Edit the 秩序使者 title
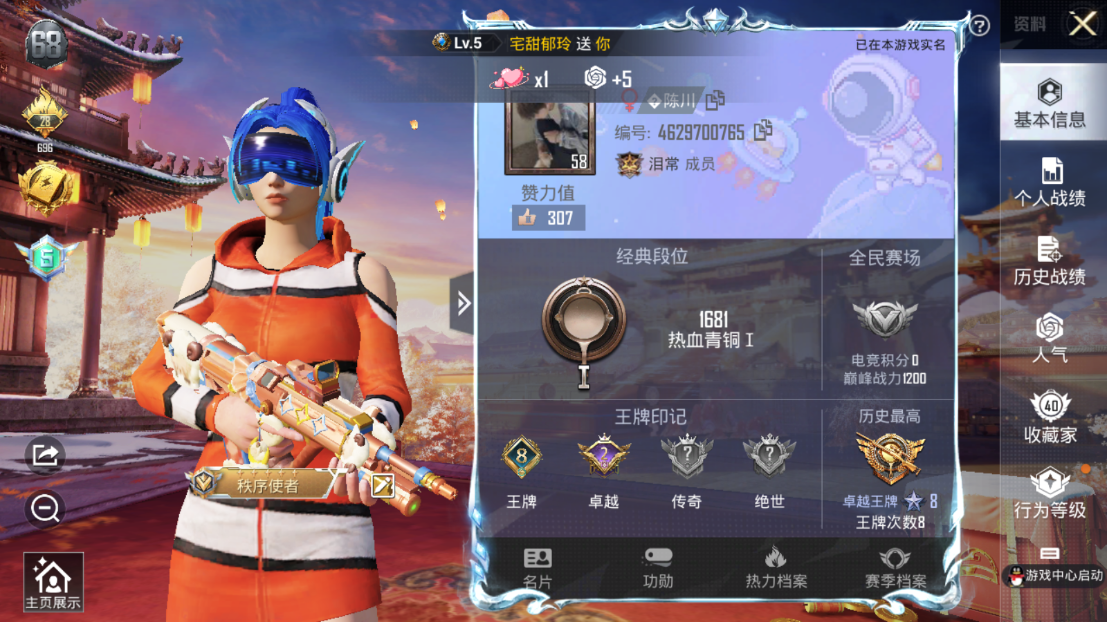 [383, 485]
